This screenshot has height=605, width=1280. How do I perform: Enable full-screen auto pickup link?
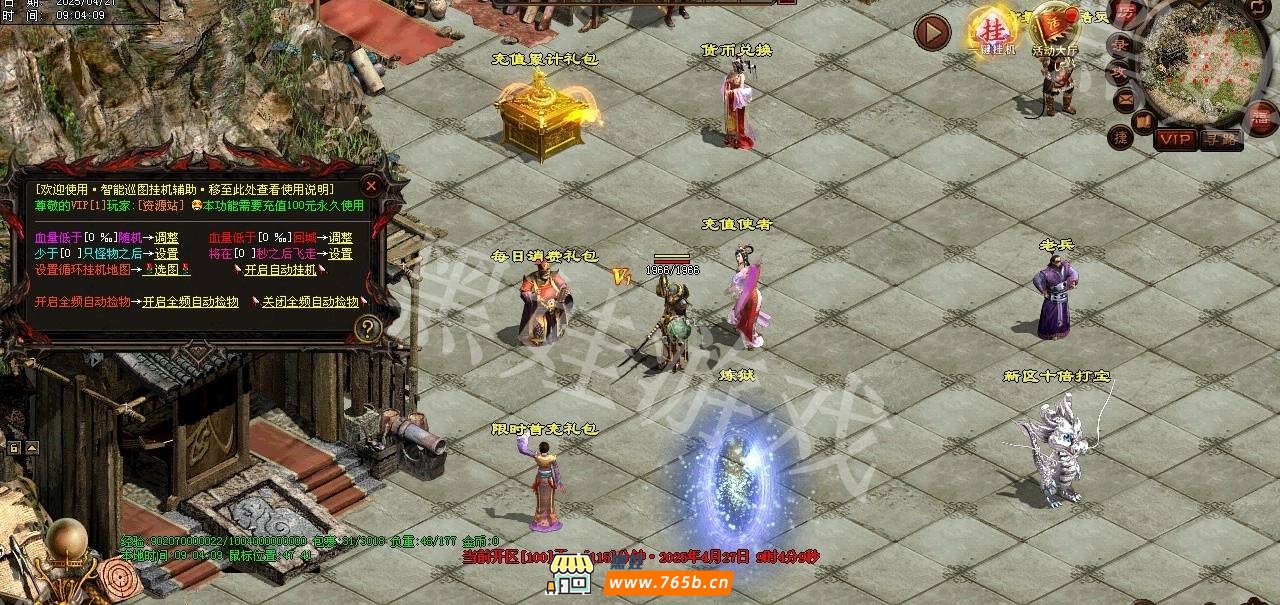190,302
